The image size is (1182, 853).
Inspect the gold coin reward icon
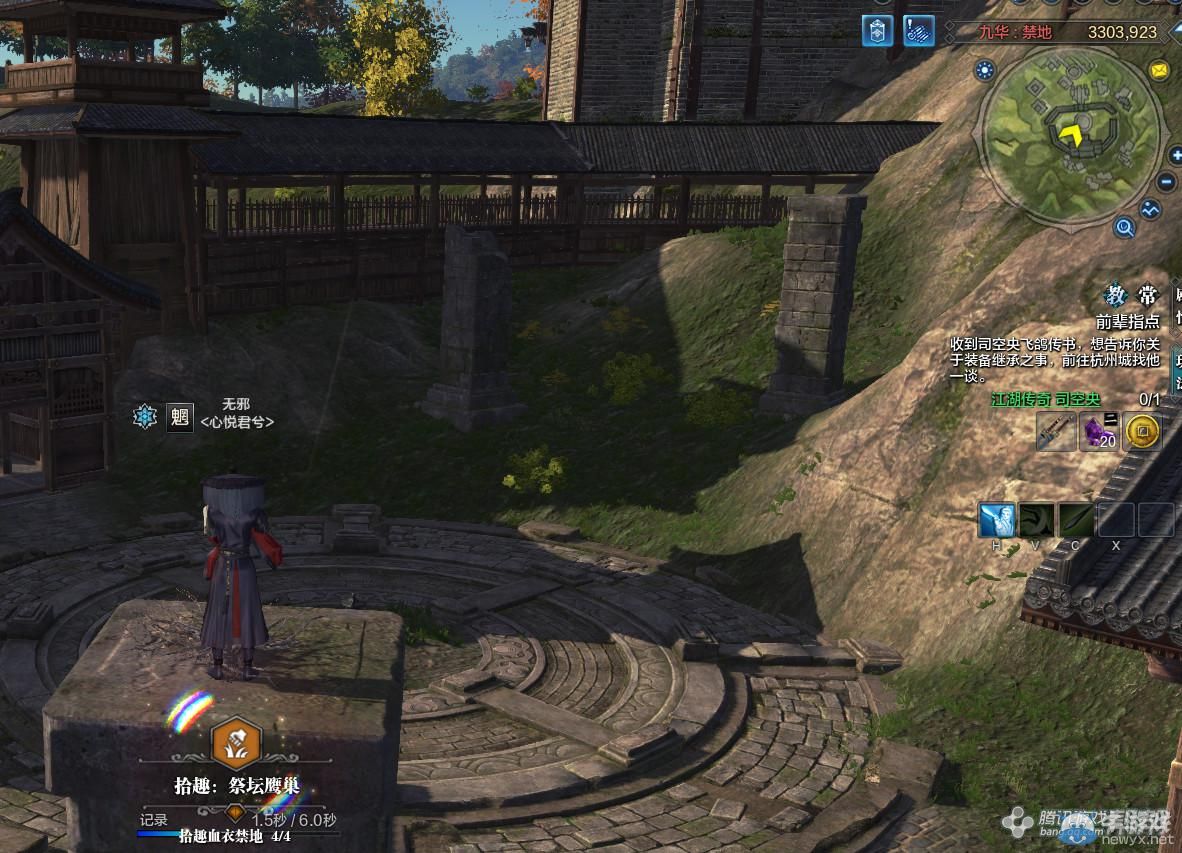coord(1142,432)
